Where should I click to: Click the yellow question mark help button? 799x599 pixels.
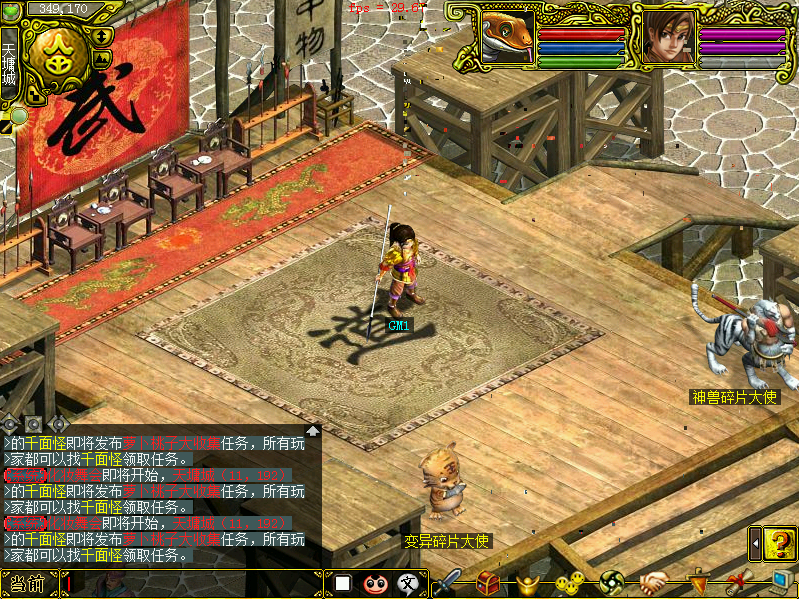(779, 543)
